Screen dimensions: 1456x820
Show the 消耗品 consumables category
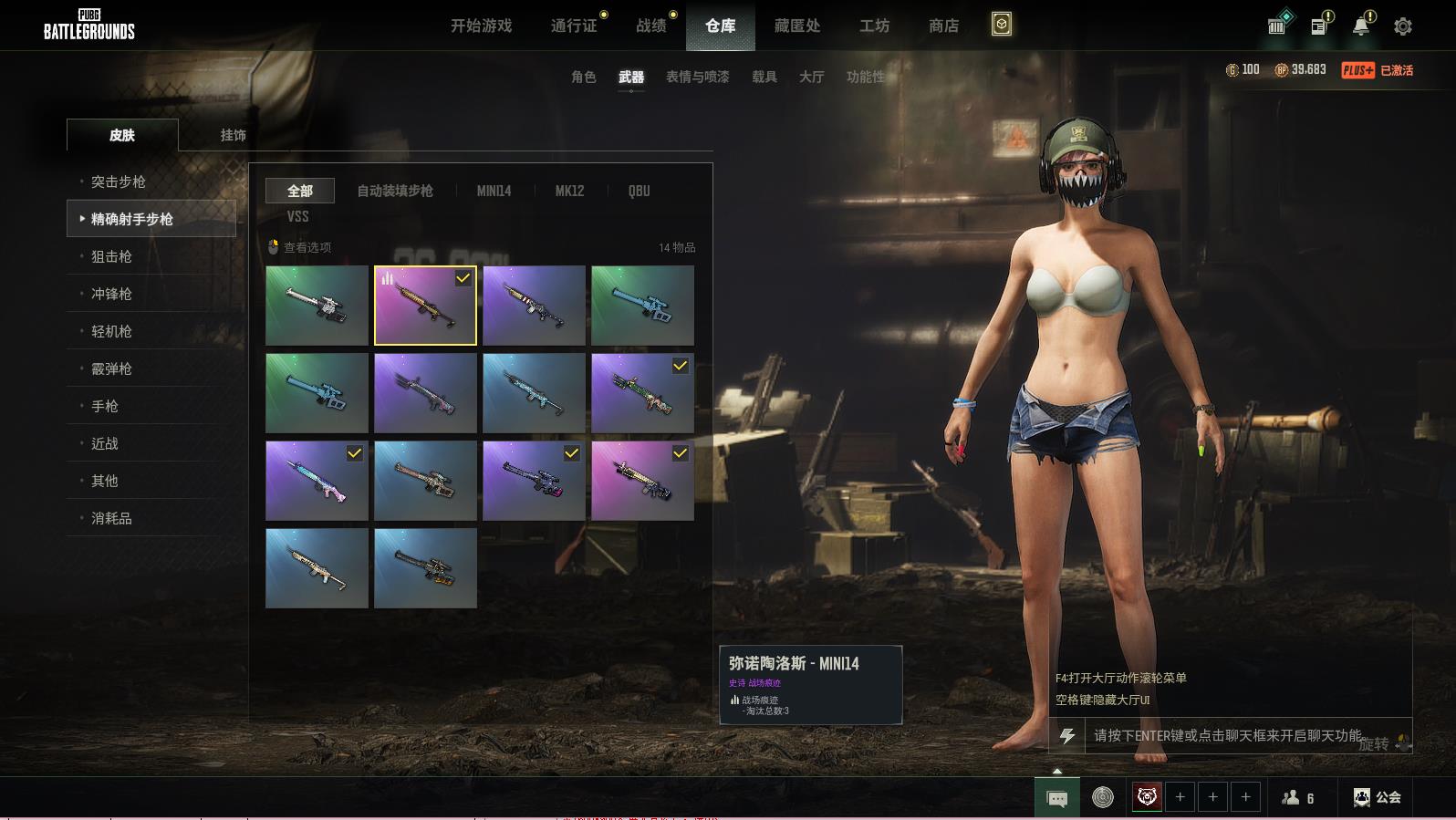tap(111, 518)
